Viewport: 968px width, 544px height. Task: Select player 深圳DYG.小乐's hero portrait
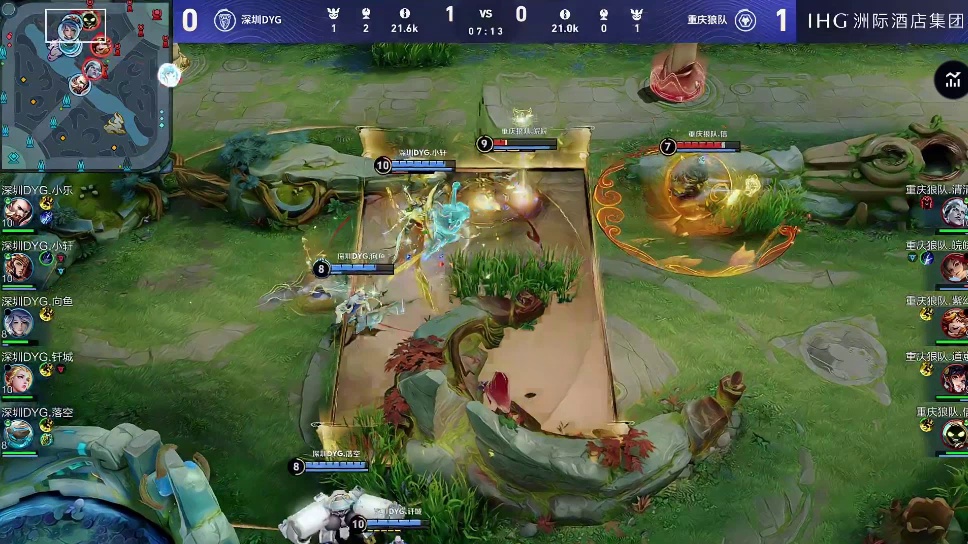18,212
